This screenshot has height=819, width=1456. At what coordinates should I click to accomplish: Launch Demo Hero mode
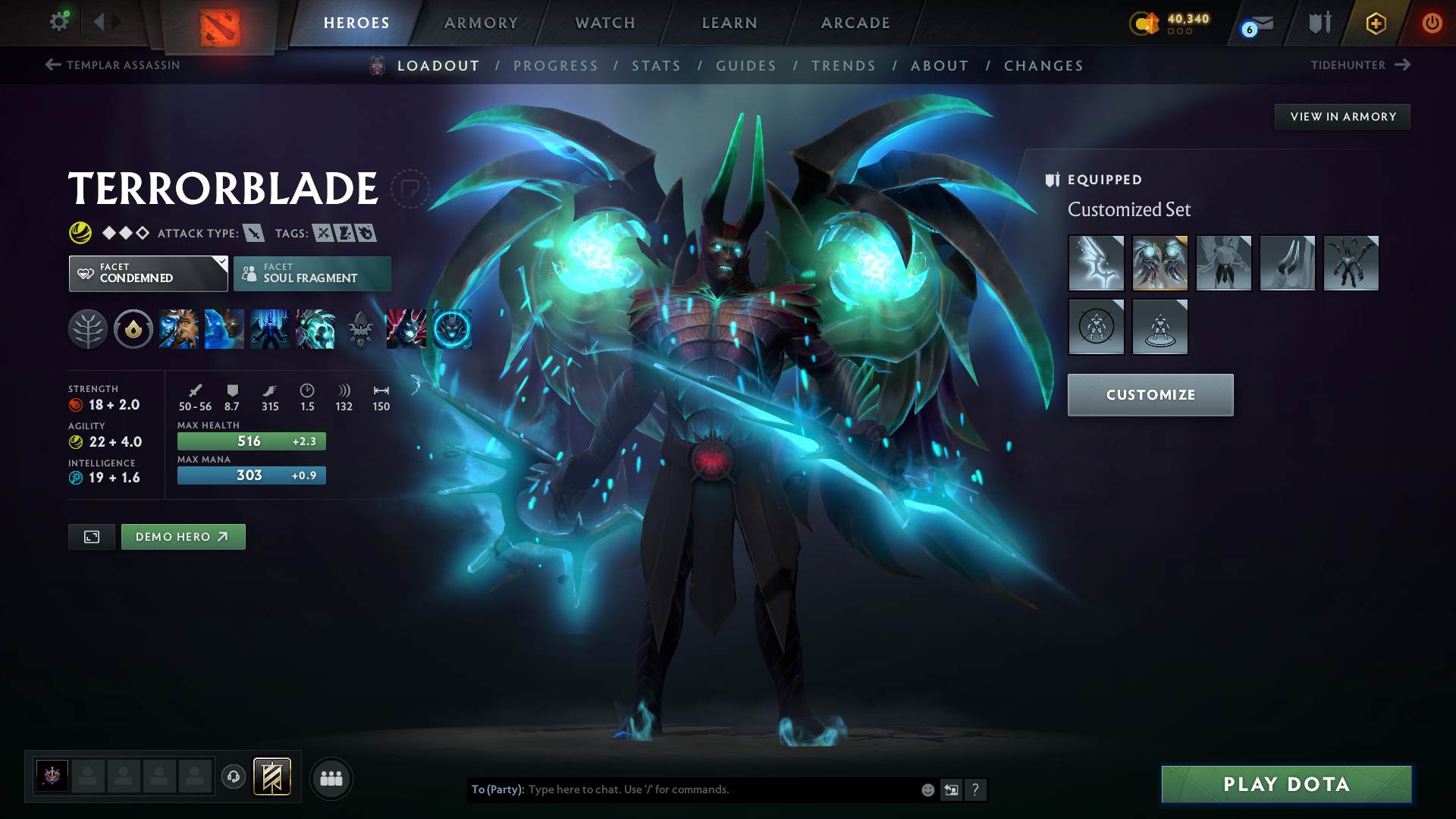(183, 537)
